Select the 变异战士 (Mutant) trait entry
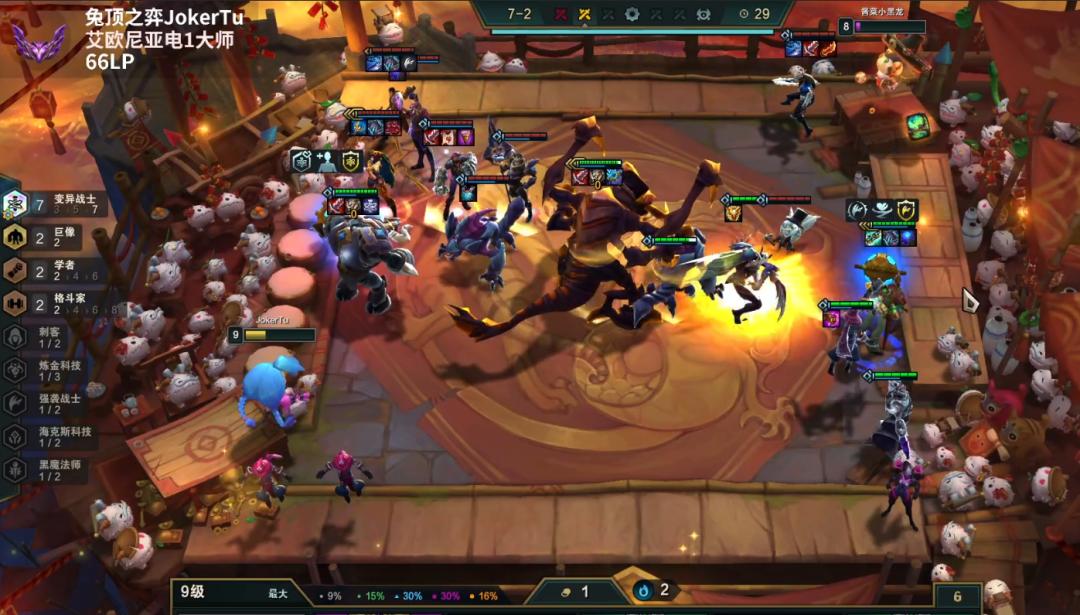Viewport: 1080px width, 615px height. coord(55,205)
